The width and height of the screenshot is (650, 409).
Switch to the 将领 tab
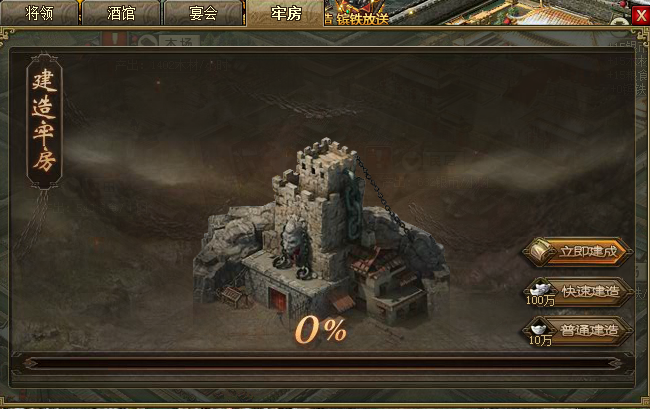pos(39,14)
